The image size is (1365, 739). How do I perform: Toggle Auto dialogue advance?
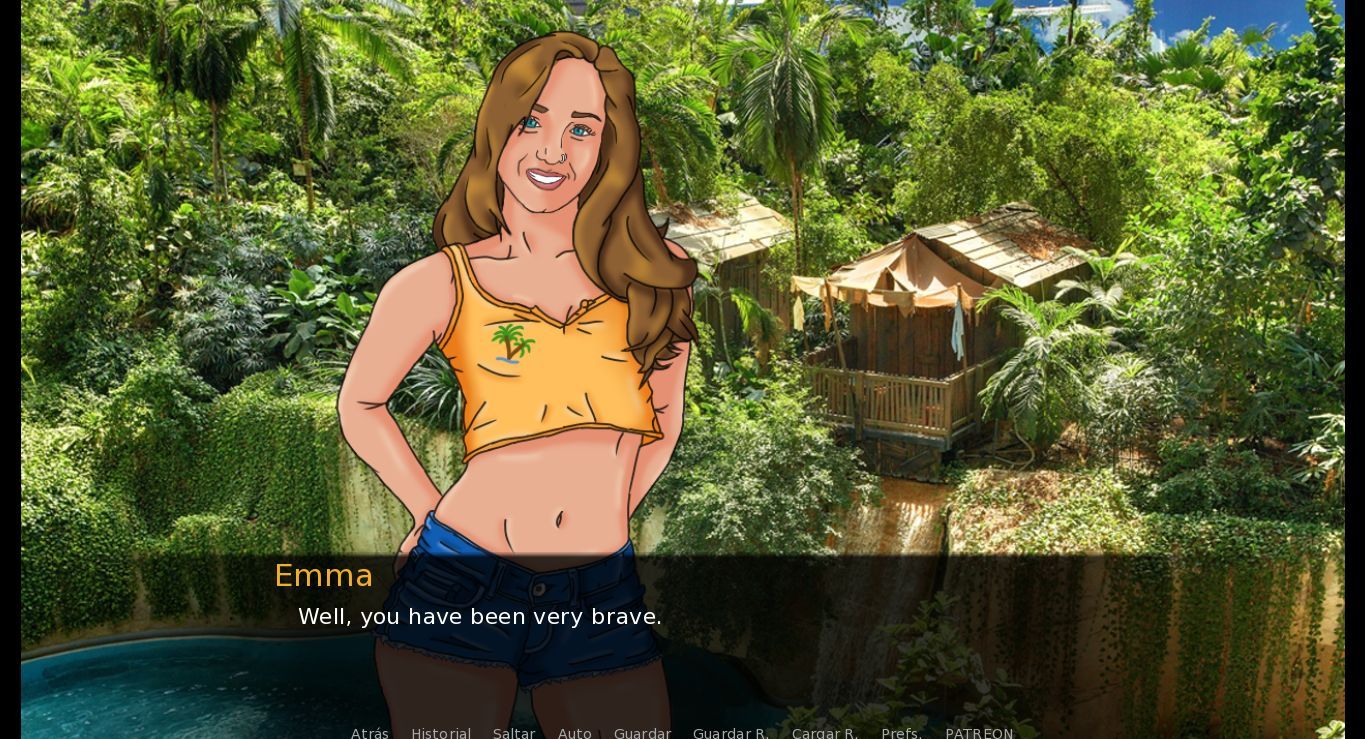[x=574, y=733]
